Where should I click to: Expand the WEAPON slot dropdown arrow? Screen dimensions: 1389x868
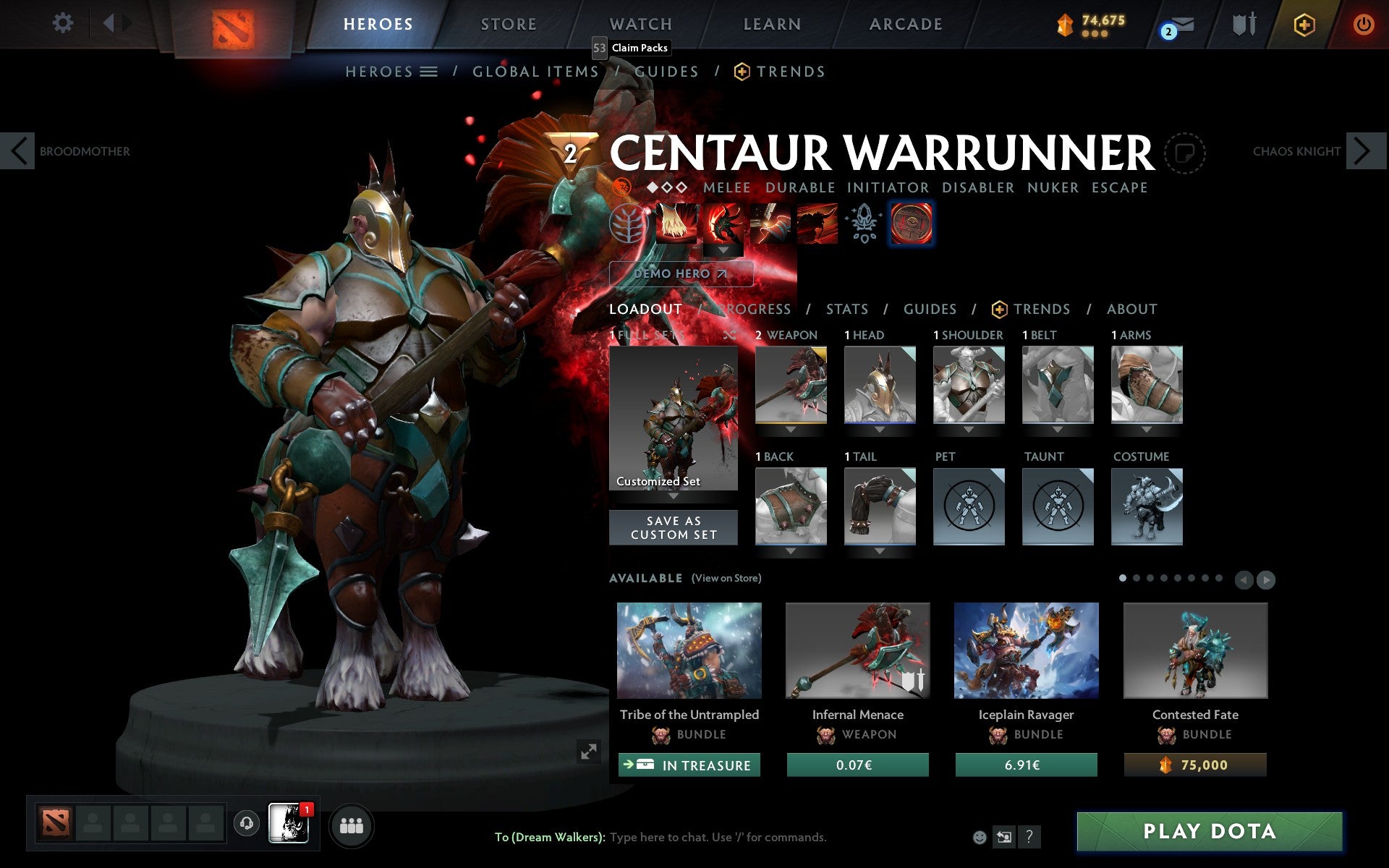[790, 429]
